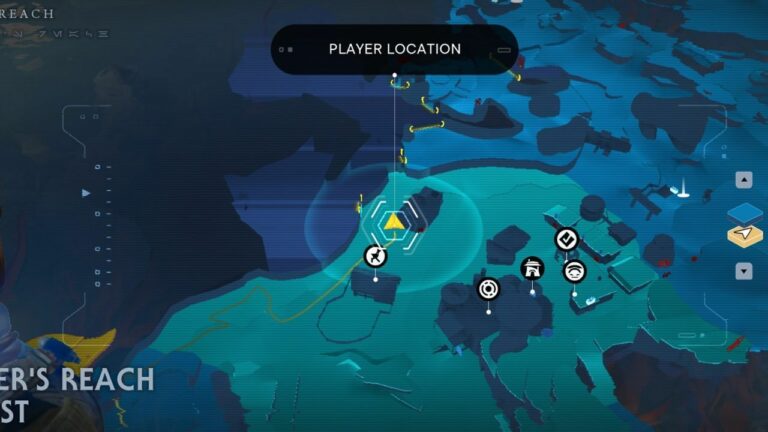Screen dimensions: 768x432
Task: Click the Player Location tooltip label
Action: point(394,49)
